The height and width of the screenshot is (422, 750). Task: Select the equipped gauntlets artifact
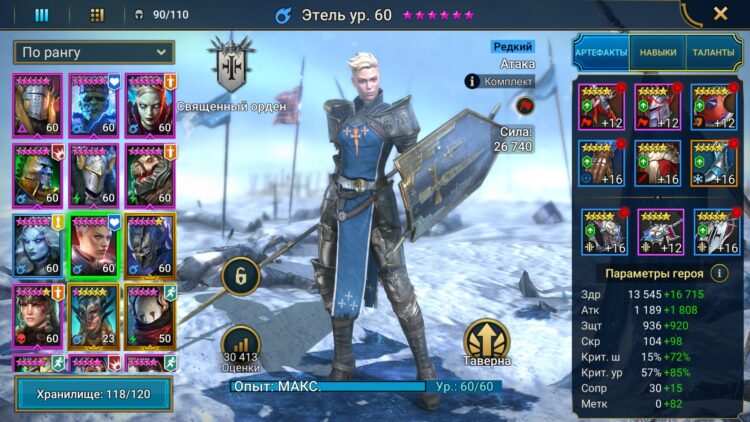[x=602, y=163]
